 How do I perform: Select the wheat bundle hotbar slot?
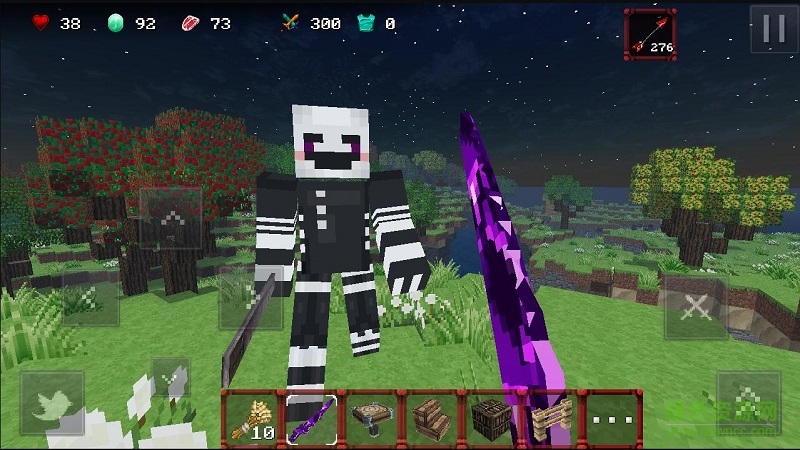(252, 418)
